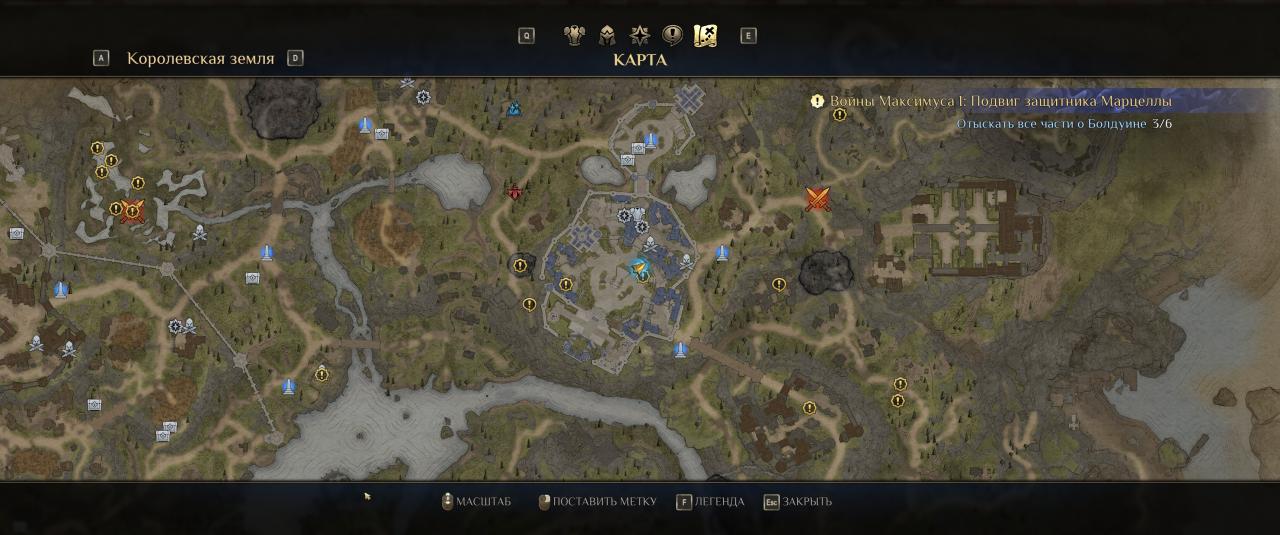Click the crossed swords marker near the fortress
The height and width of the screenshot is (535, 1280).
point(819,199)
